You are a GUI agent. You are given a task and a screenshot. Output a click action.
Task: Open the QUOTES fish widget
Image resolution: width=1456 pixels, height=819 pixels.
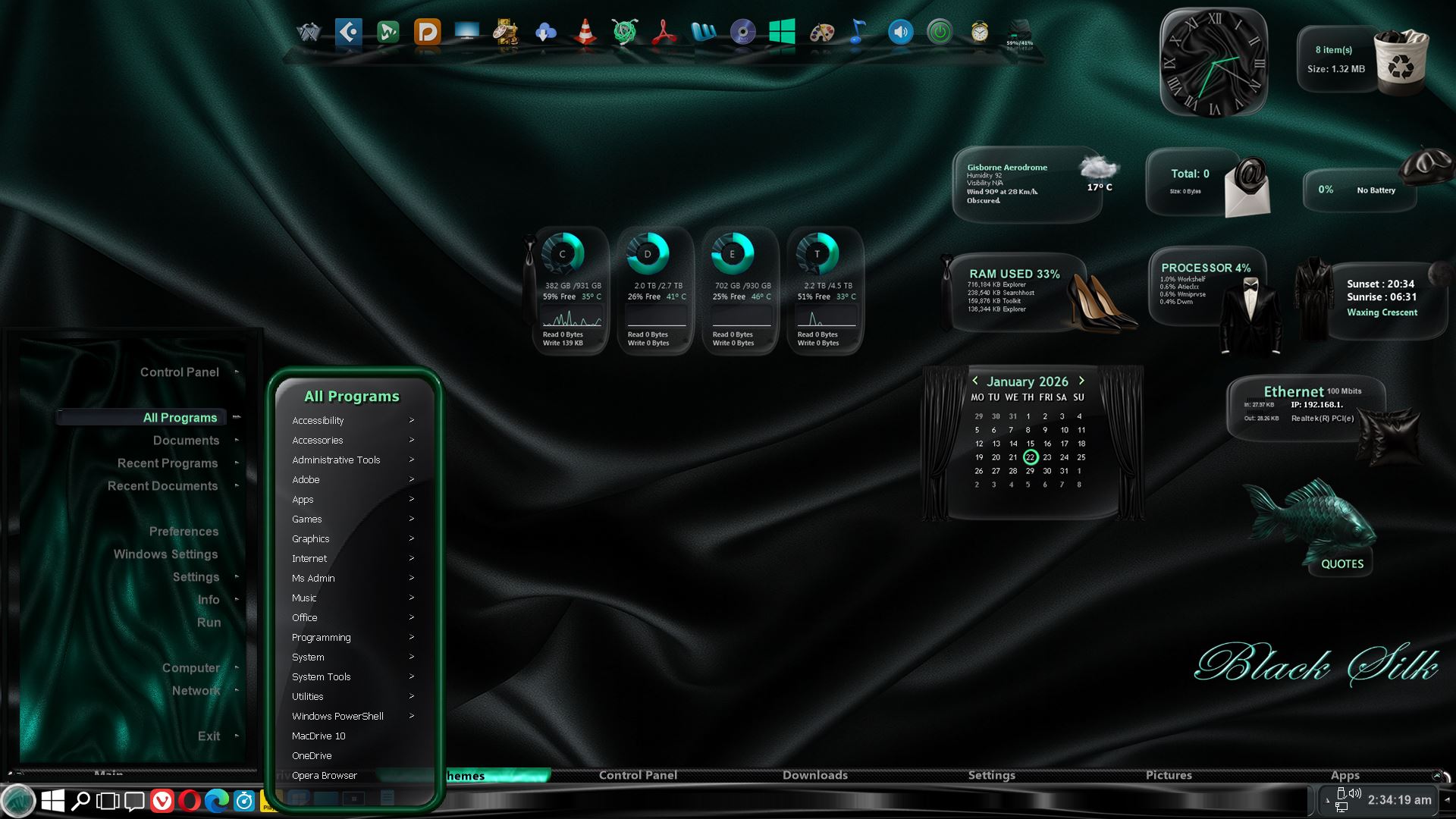pyautogui.click(x=1341, y=563)
